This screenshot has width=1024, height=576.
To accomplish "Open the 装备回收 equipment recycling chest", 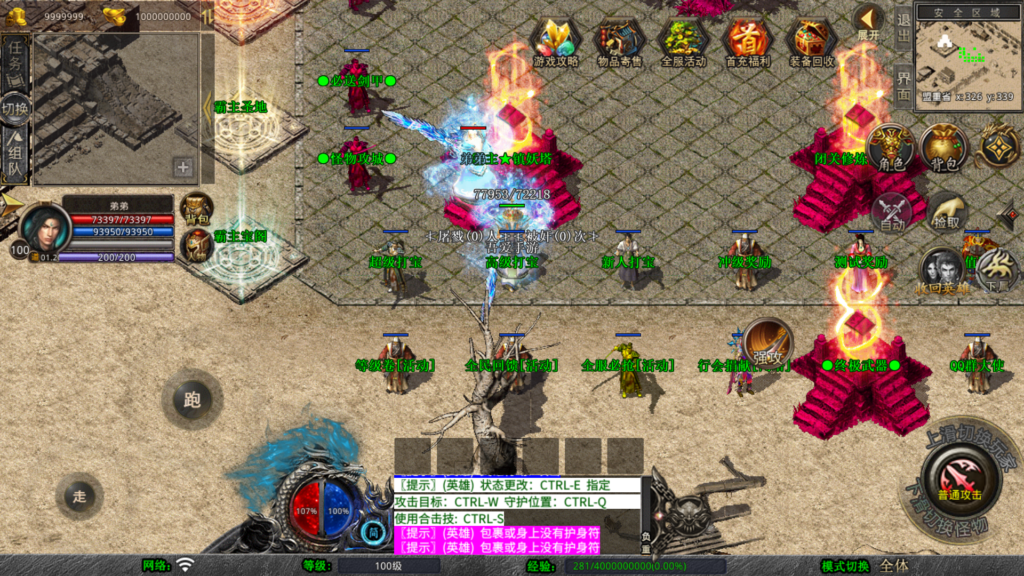I will coord(813,43).
